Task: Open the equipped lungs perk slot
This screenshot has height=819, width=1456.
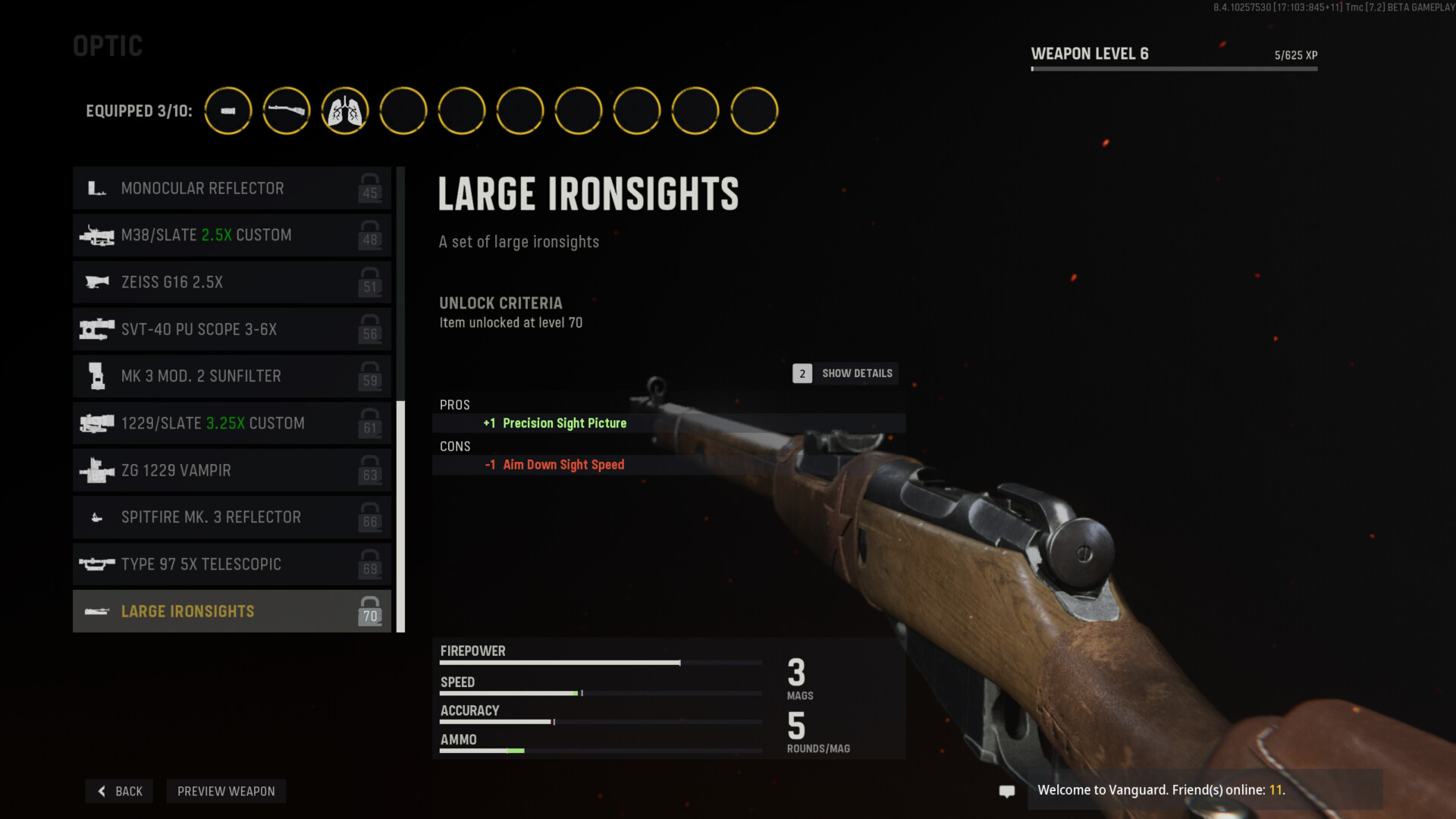Action: pos(345,111)
